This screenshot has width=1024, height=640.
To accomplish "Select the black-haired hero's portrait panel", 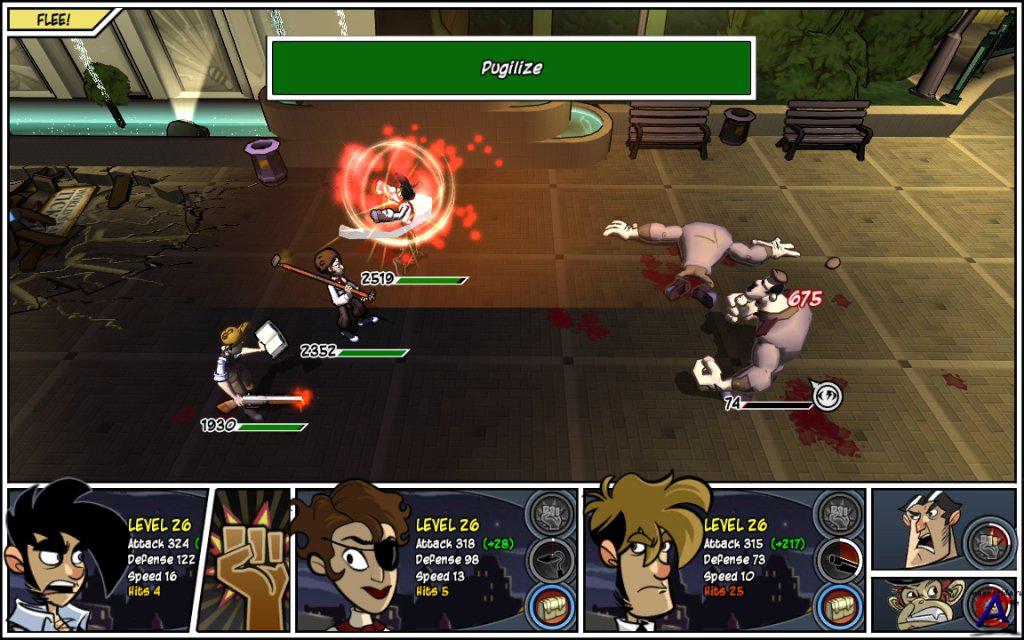I will coord(60,560).
